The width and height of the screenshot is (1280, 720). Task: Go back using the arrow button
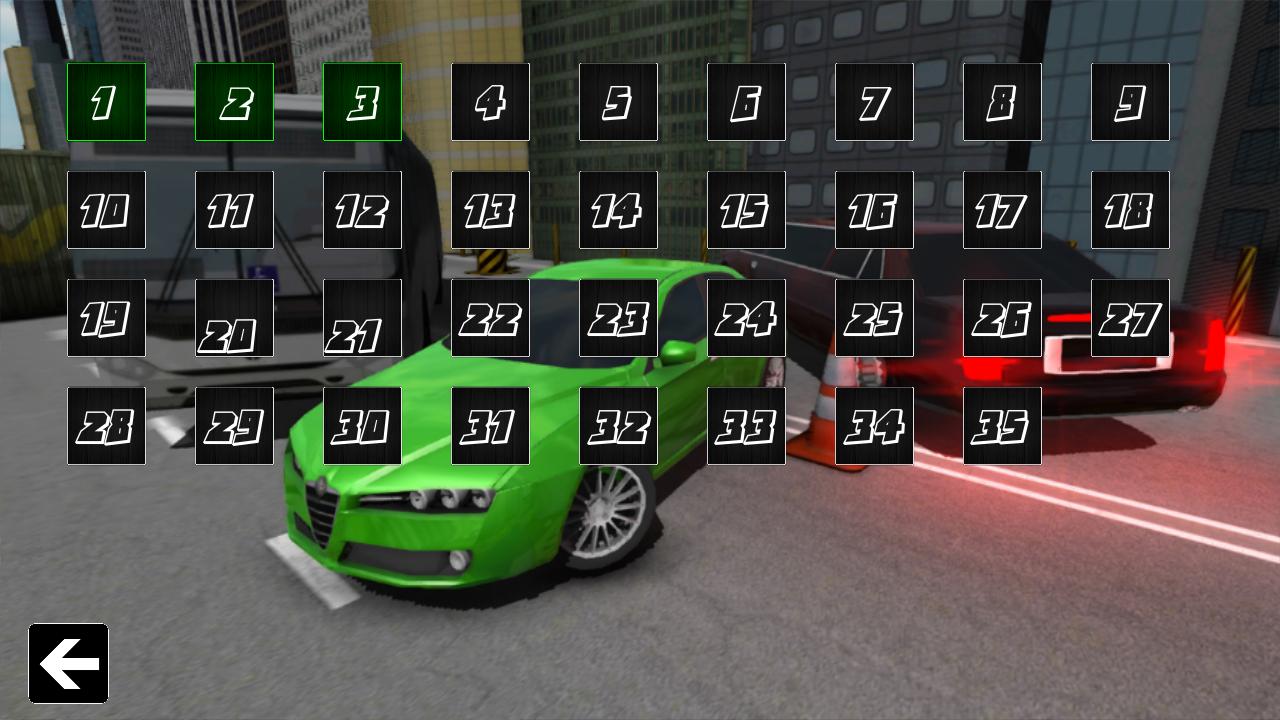click(68, 664)
